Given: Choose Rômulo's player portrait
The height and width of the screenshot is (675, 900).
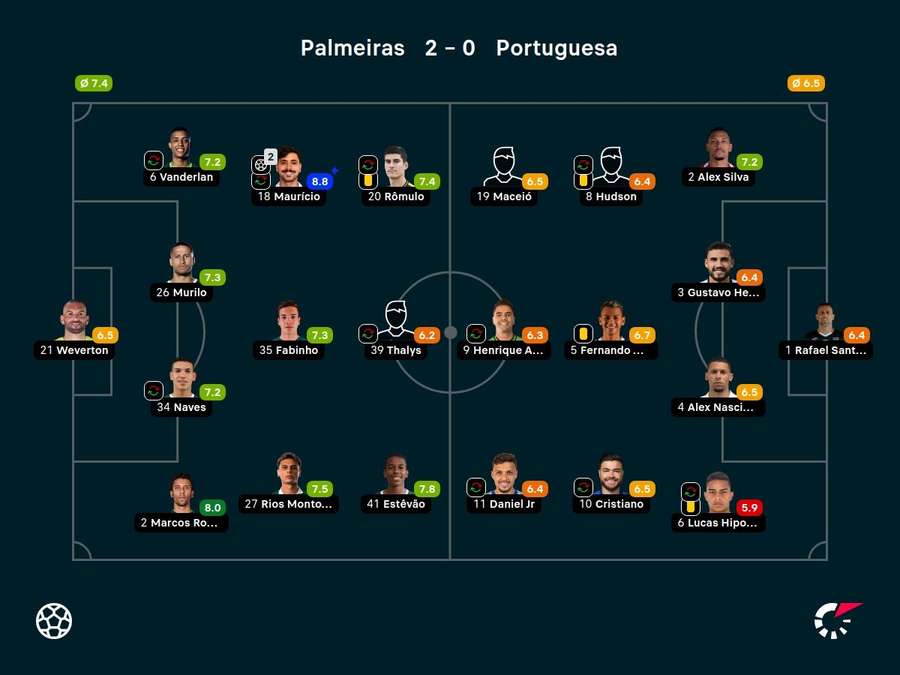Looking at the screenshot, I should tap(397, 168).
